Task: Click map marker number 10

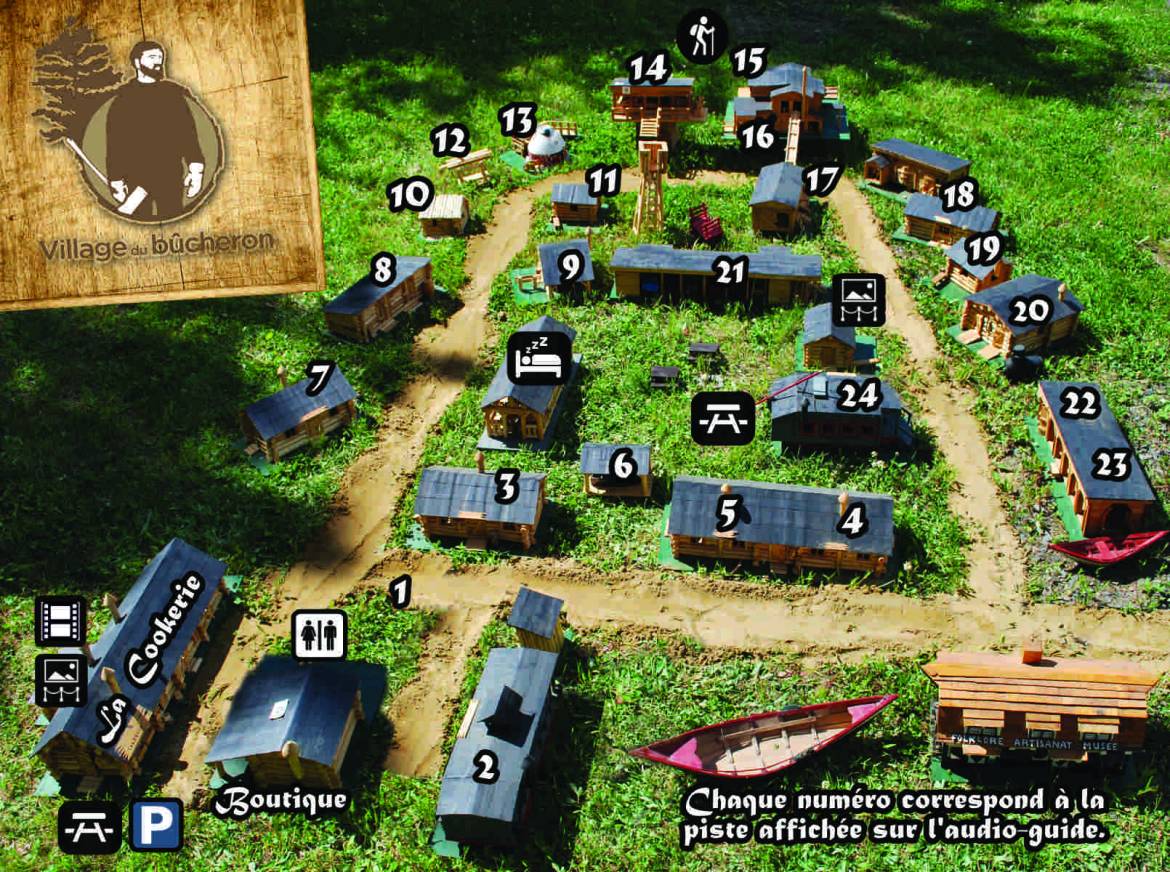Action: coord(410,194)
